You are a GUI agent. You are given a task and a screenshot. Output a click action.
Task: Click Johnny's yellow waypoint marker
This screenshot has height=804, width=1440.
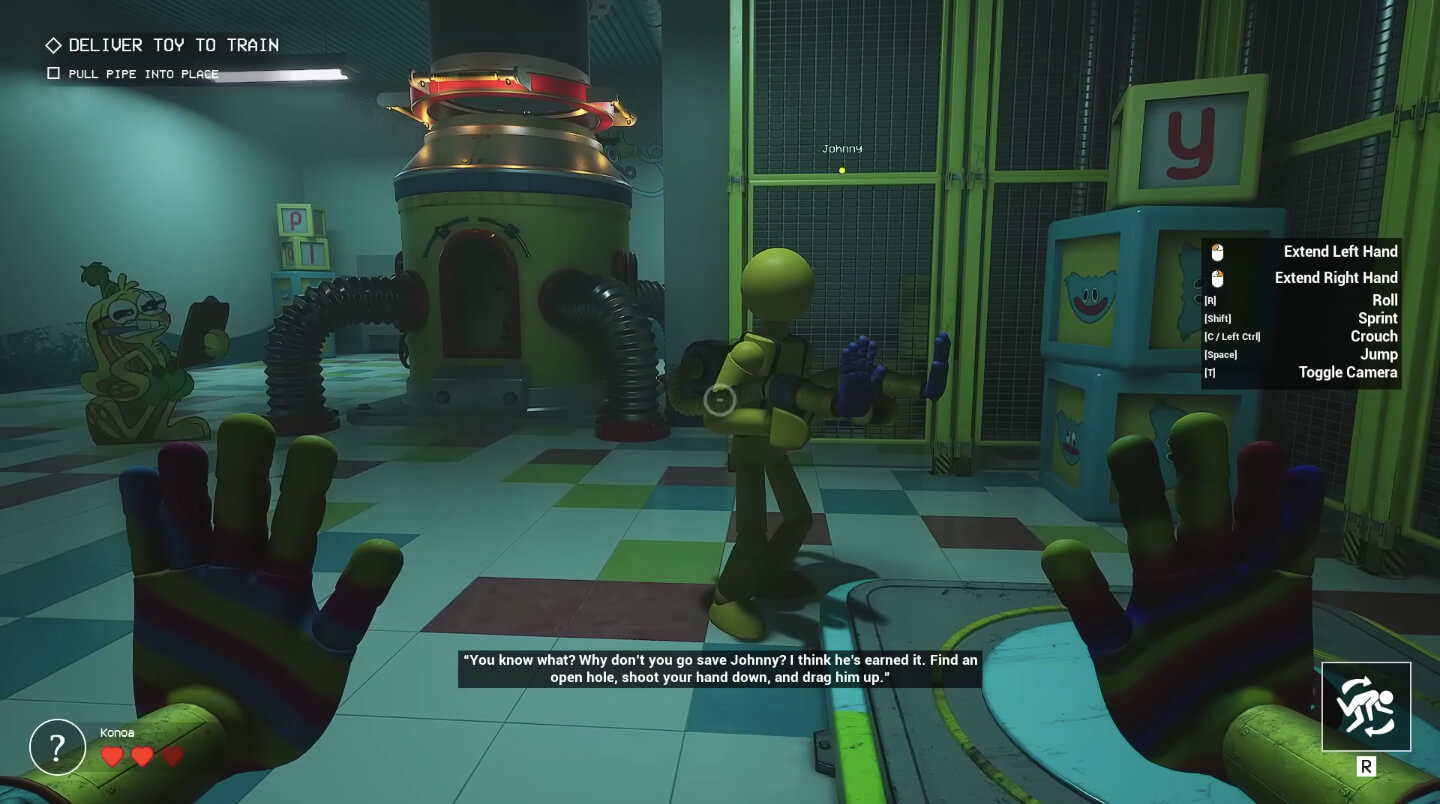tap(841, 169)
